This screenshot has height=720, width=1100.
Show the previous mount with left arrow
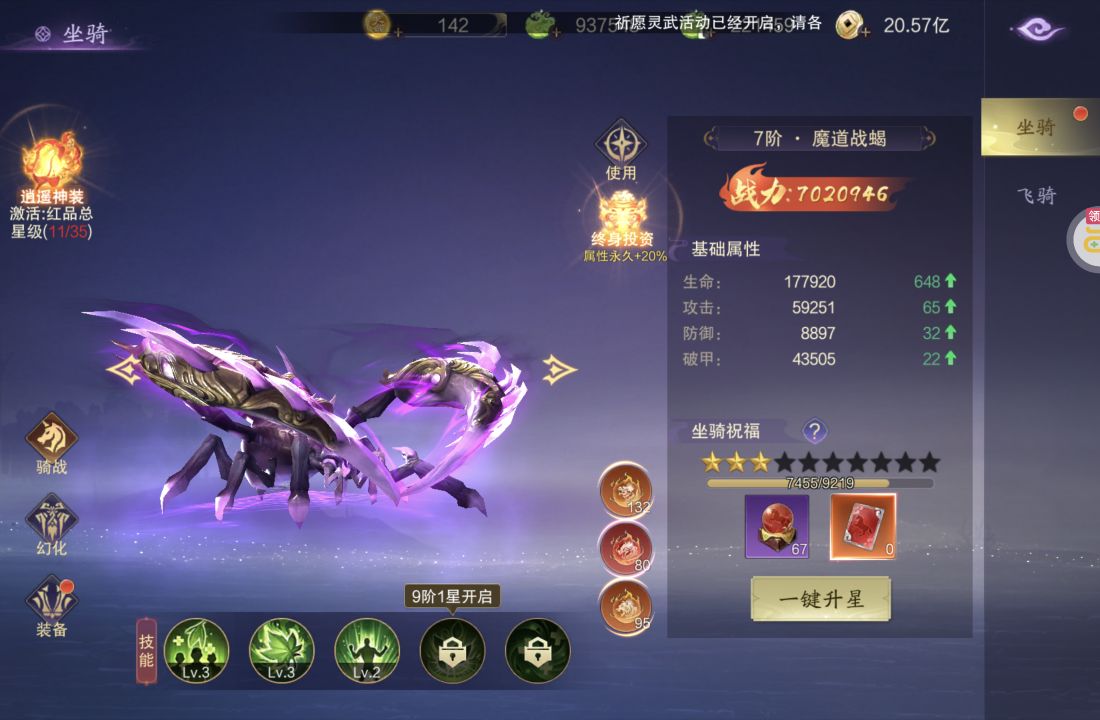click(122, 370)
